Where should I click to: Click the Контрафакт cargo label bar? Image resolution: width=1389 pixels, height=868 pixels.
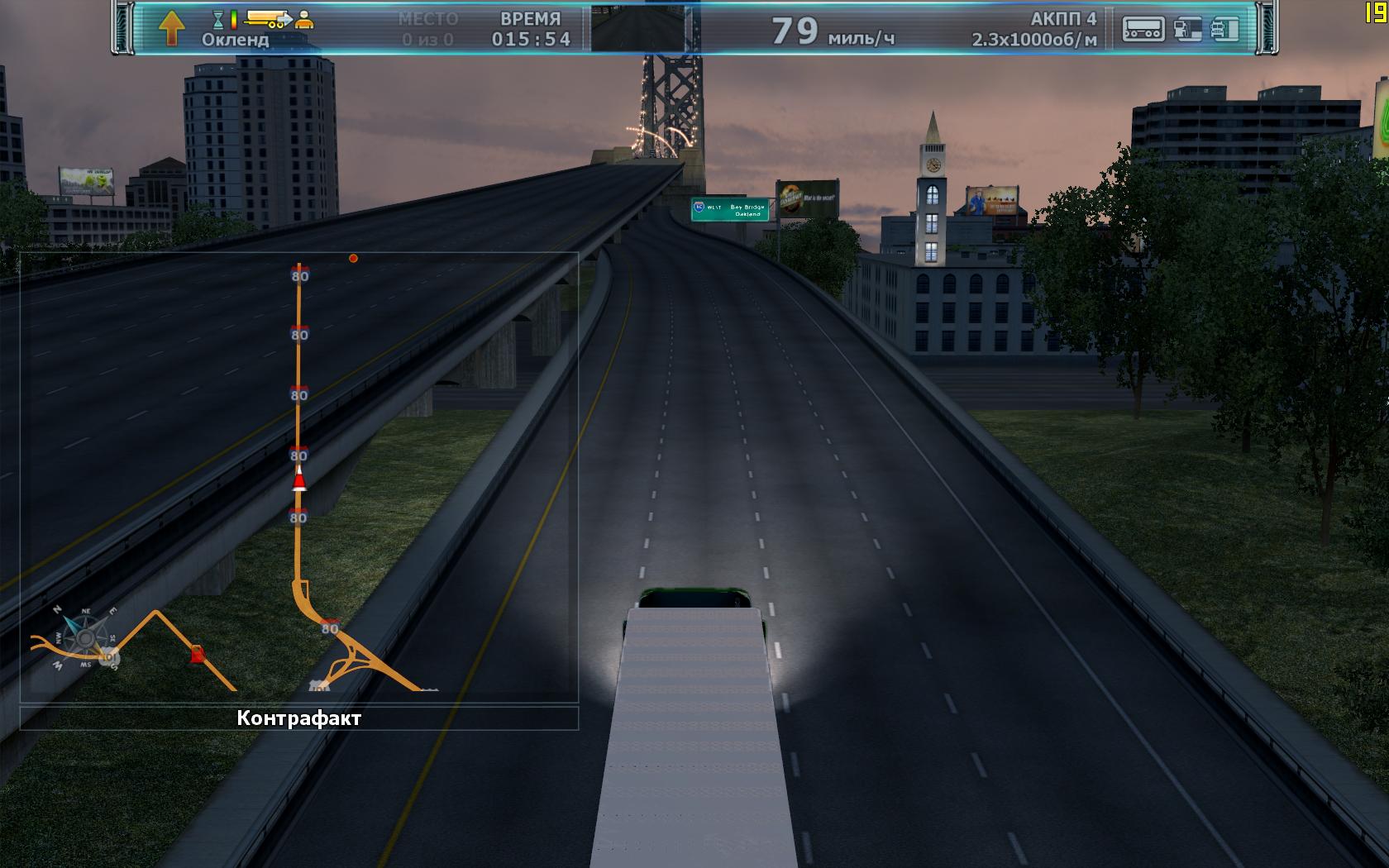click(x=298, y=718)
